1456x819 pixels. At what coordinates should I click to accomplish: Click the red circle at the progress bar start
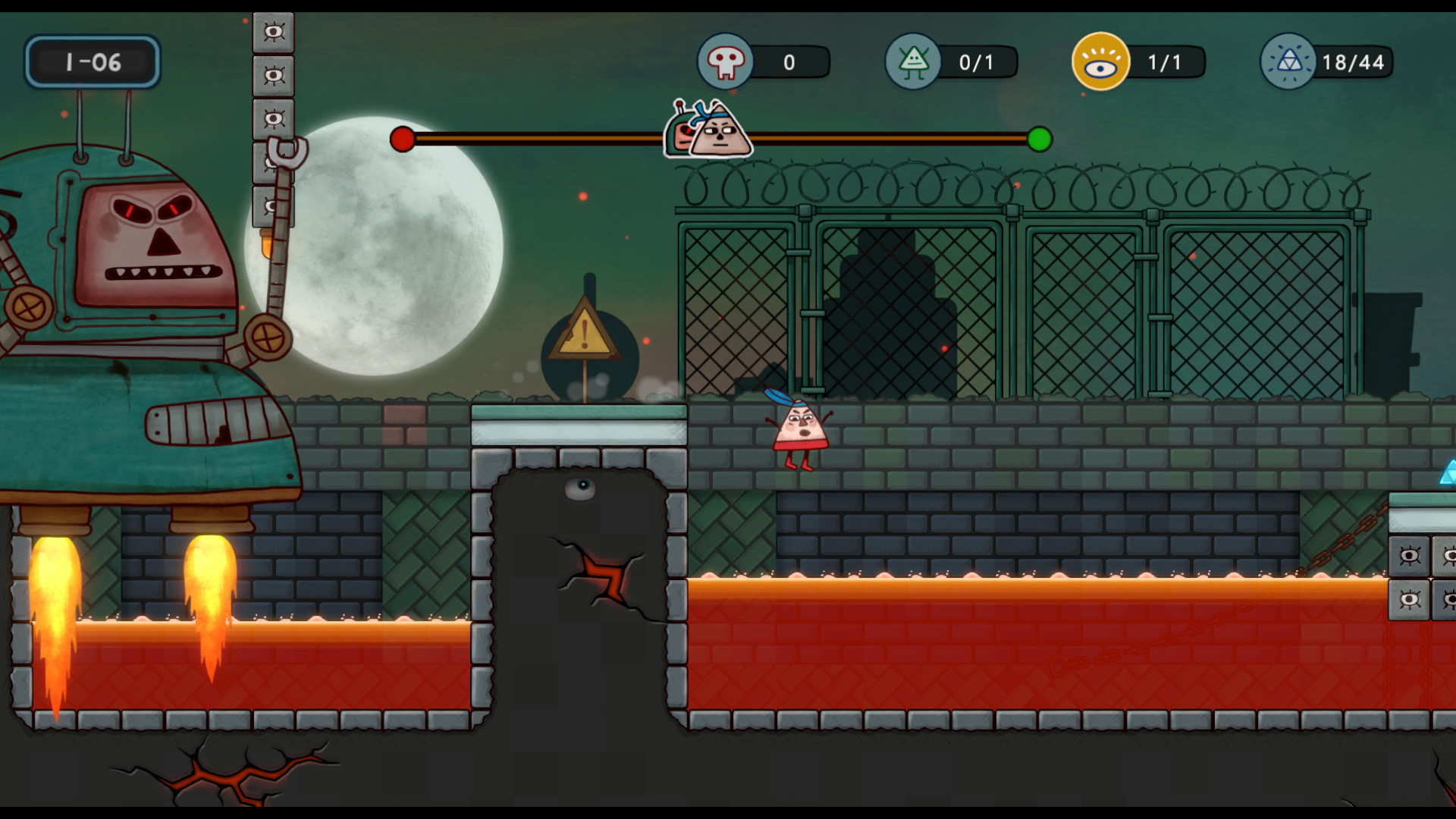tap(402, 140)
